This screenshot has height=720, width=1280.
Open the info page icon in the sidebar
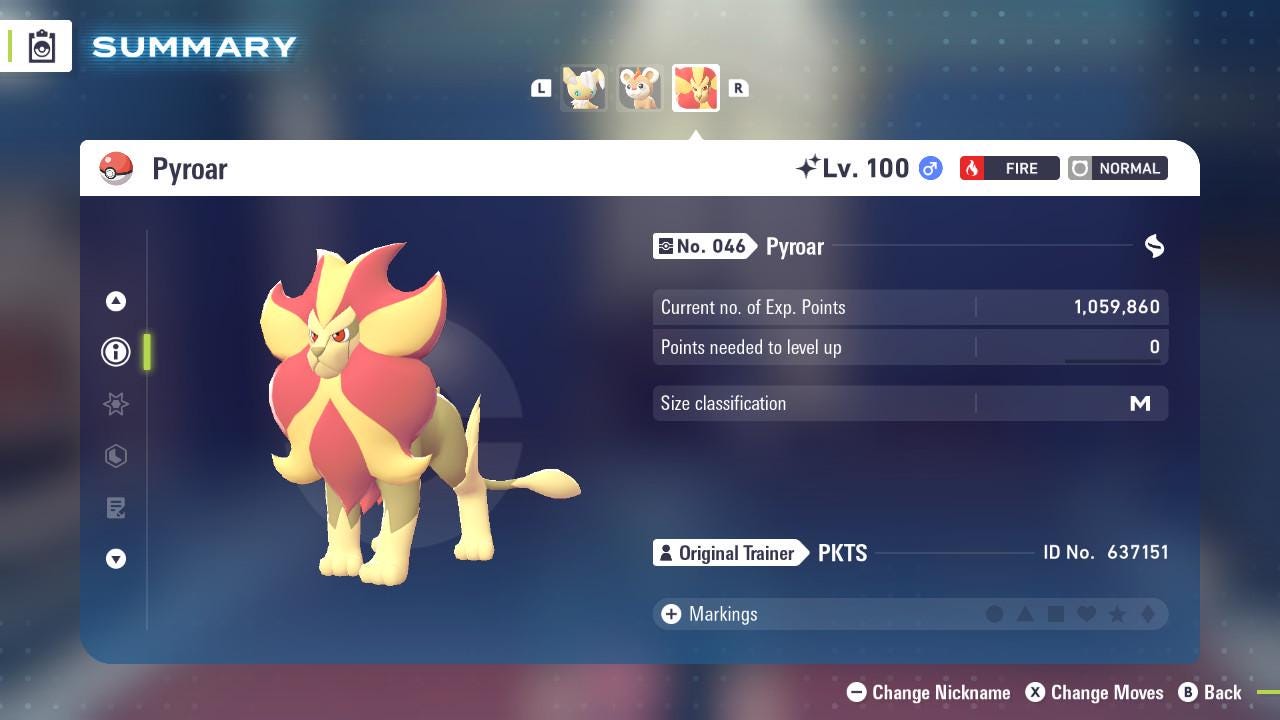pyautogui.click(x=116, y=352)
